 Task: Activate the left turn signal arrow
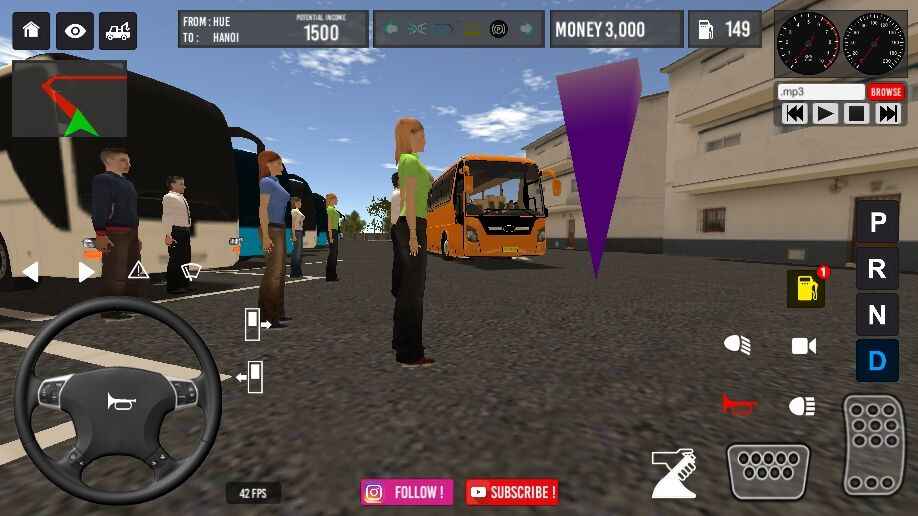(31, 271)
